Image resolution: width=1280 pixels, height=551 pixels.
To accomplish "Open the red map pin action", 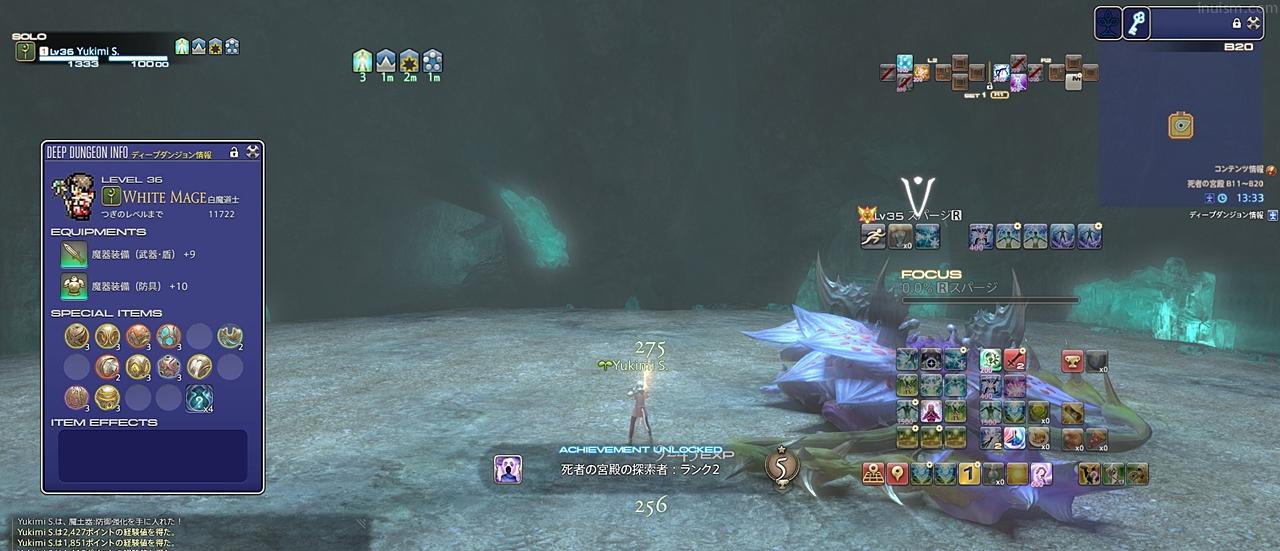I will (x=897, y=474).
